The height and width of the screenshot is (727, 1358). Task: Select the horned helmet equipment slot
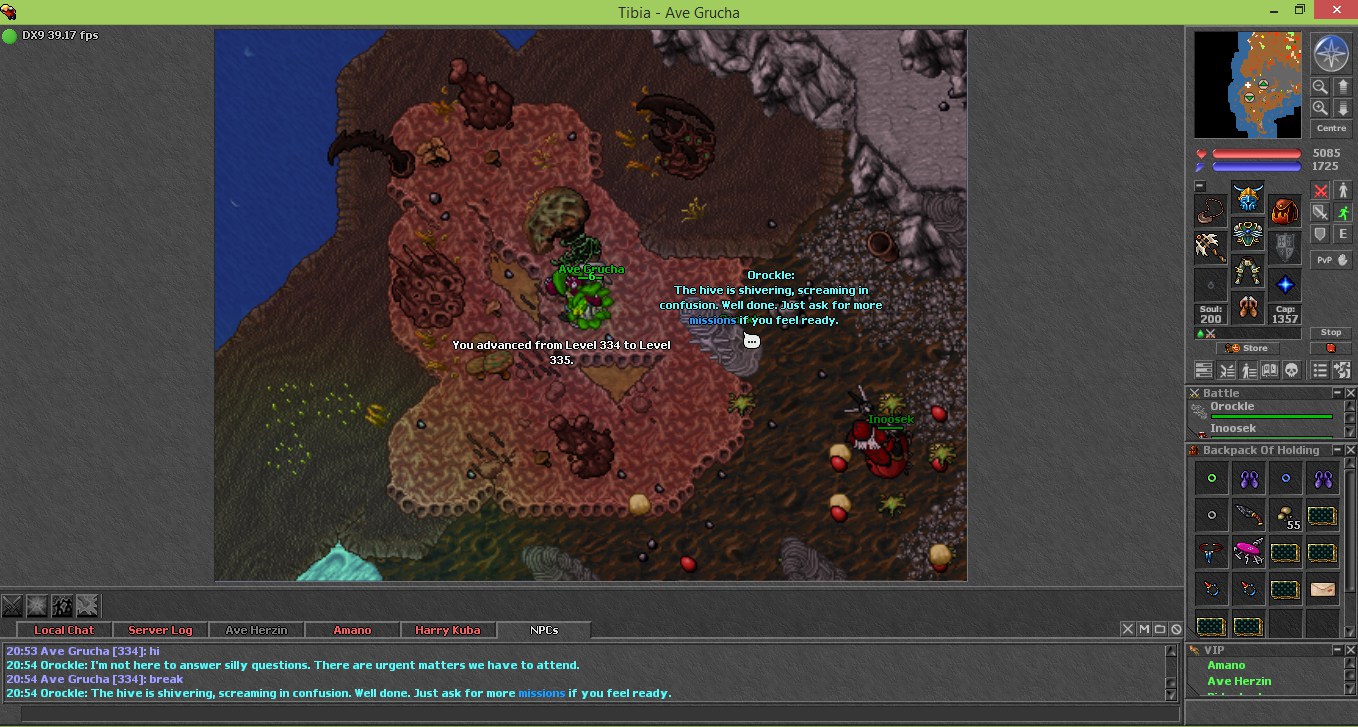point(1248,197)
